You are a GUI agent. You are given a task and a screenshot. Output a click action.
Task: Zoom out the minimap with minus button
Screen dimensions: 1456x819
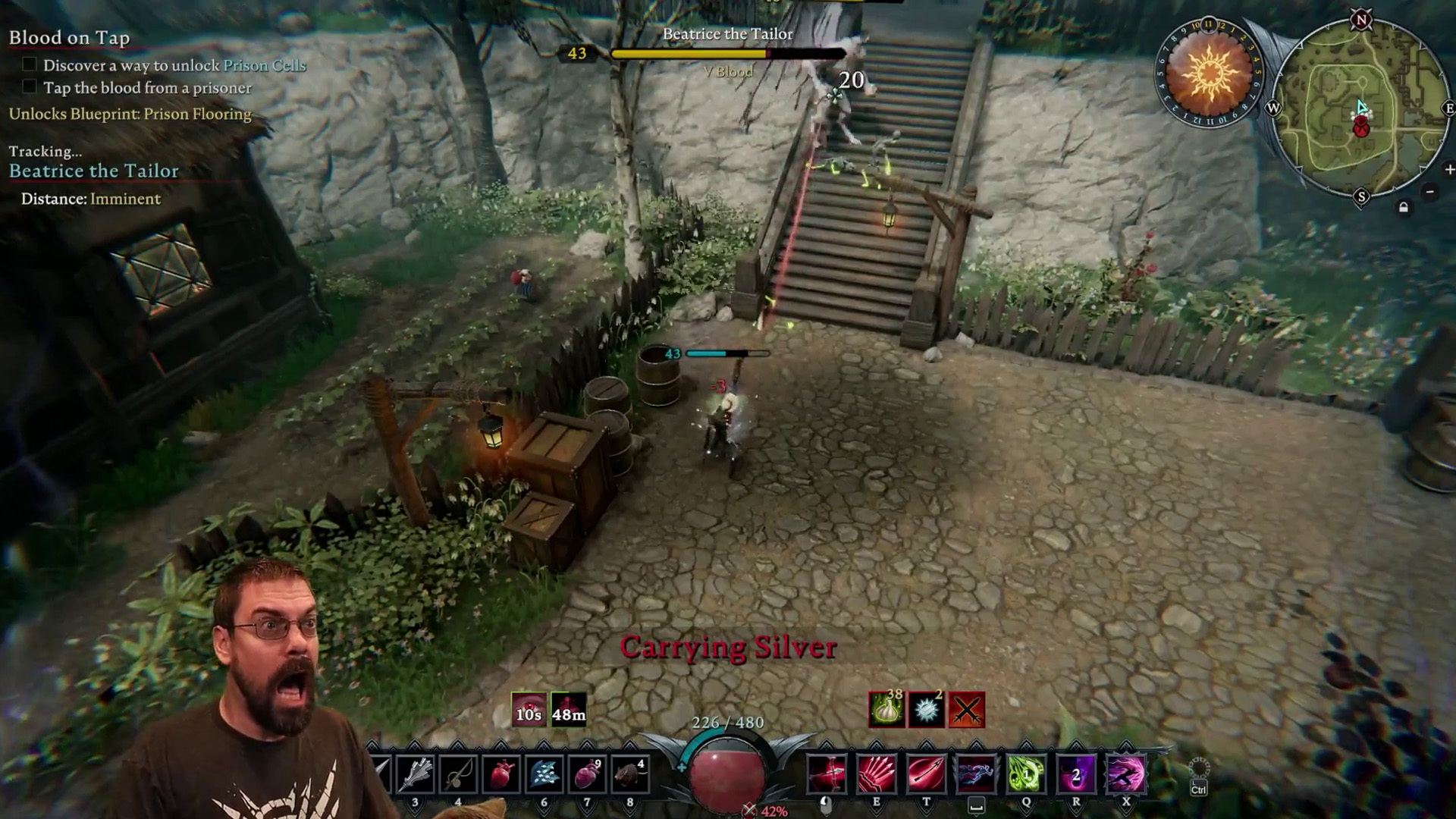click(x=1429, y=192)
